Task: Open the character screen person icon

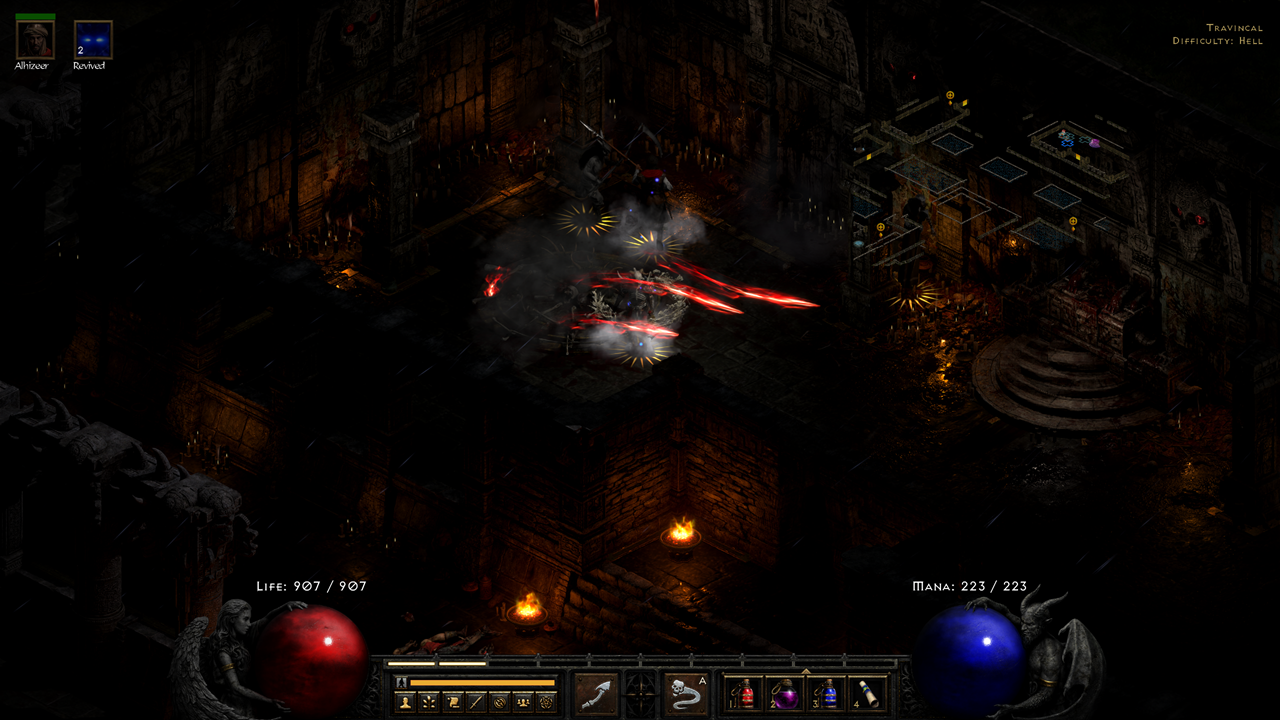Action: 405,701
